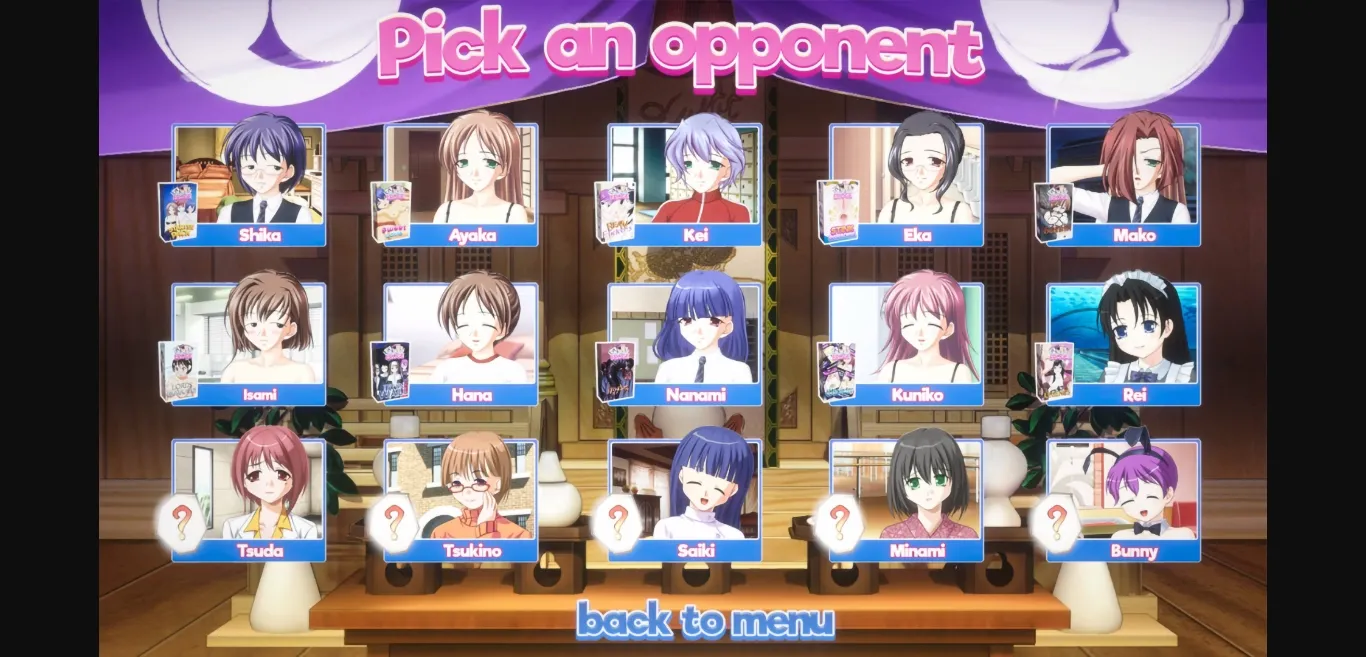The image size is (1366, 657).
Task: Select Bunny's portrait tile
Action: pos(1134,496)
